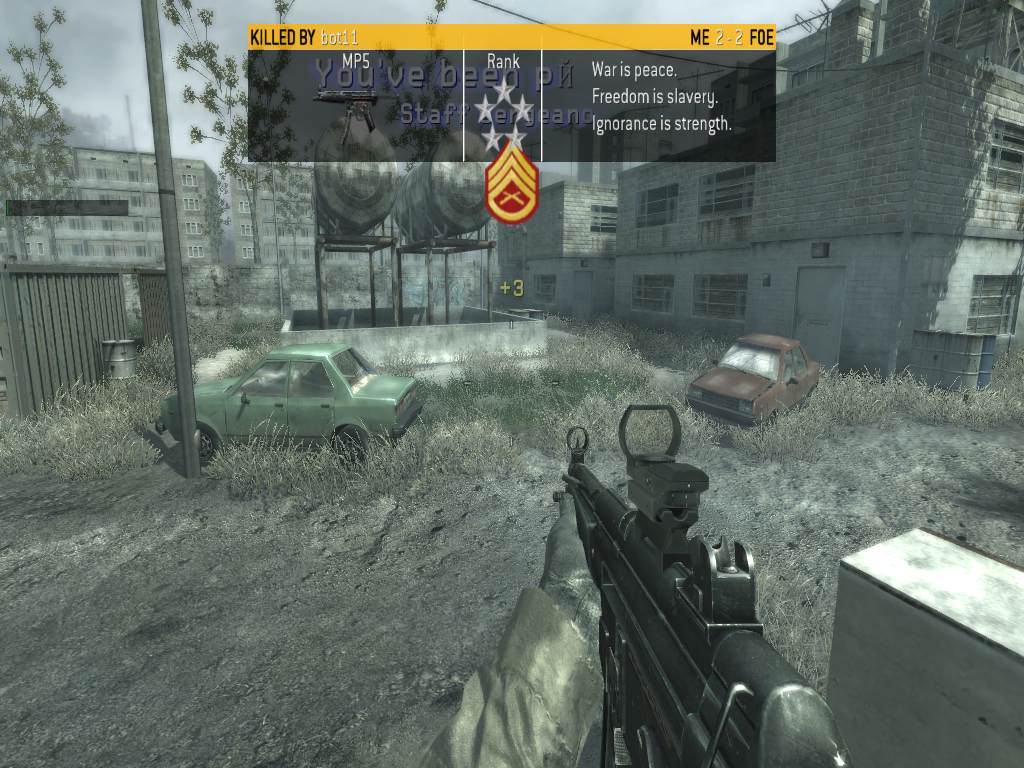1024x768 pixels.
Task: Click the killer name bot11
Action: [x=340, y=38]
